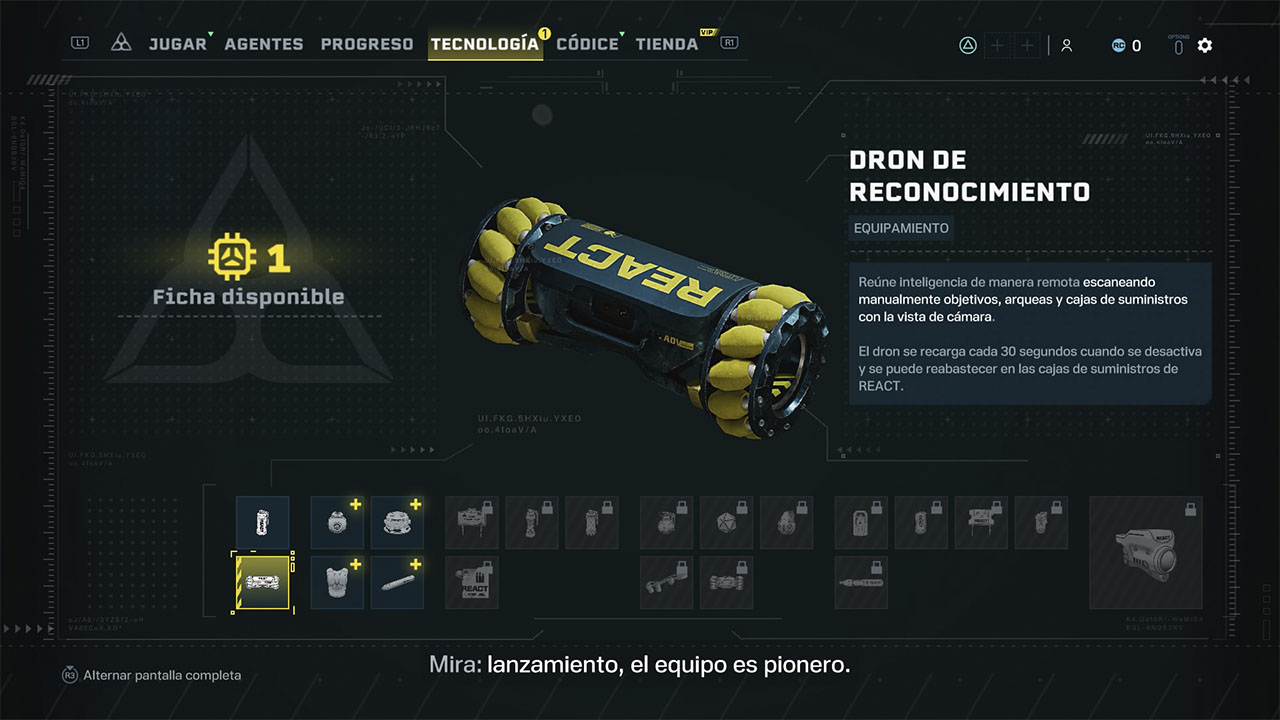Select the REACT supply crate icon
The height and width of the screenshot is (720, 1280).
point(471,582)
